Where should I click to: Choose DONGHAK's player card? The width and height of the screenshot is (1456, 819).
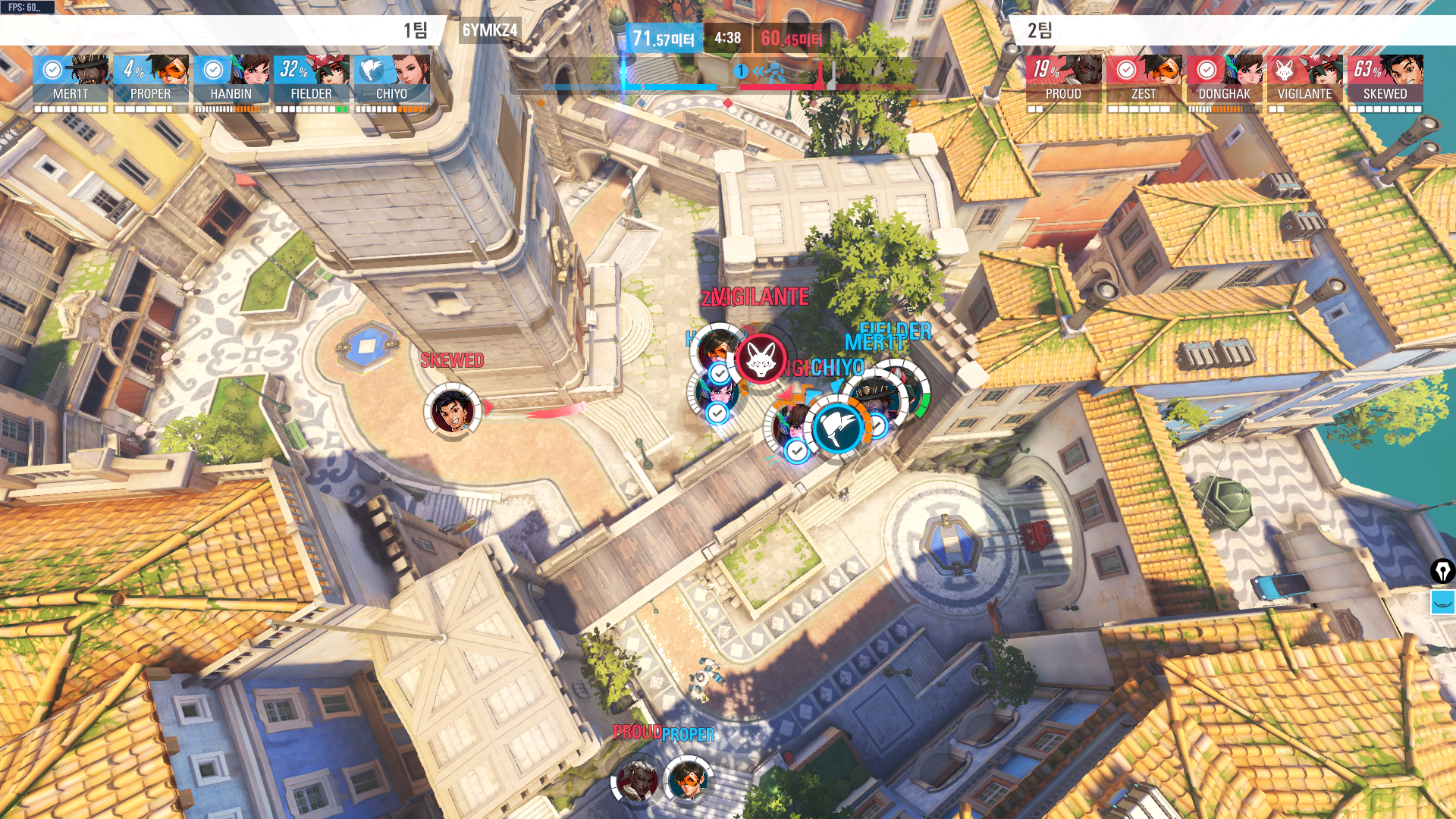pos(1224,79)
